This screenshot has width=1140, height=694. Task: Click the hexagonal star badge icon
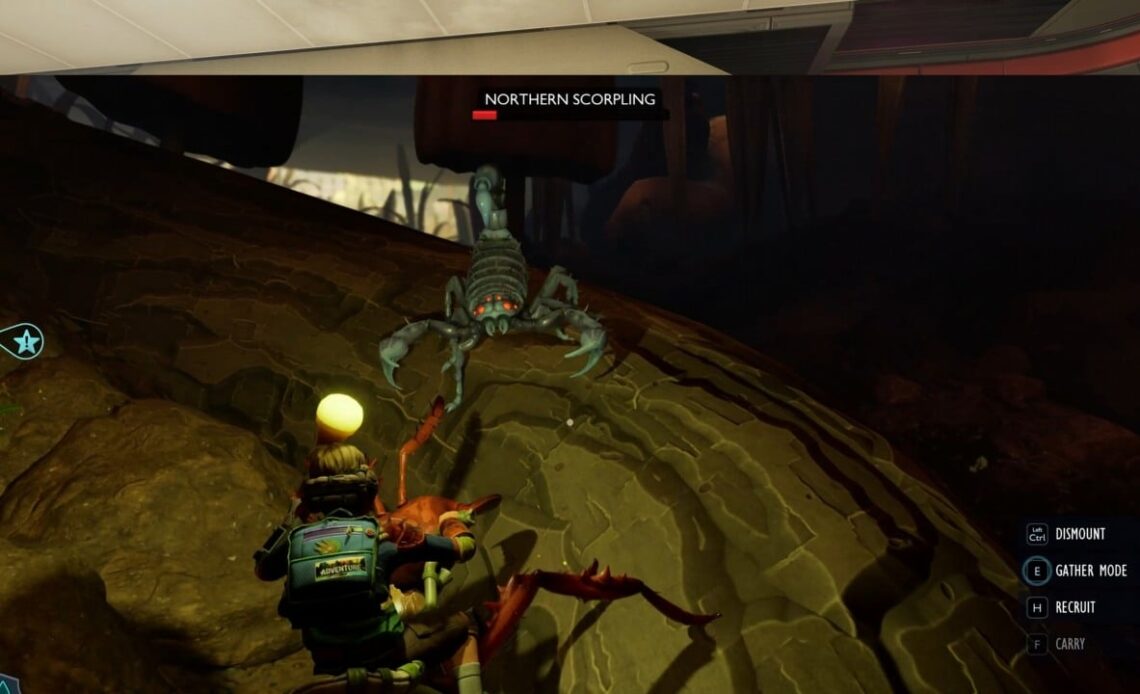pyautogui.click(x=25, y=342)
